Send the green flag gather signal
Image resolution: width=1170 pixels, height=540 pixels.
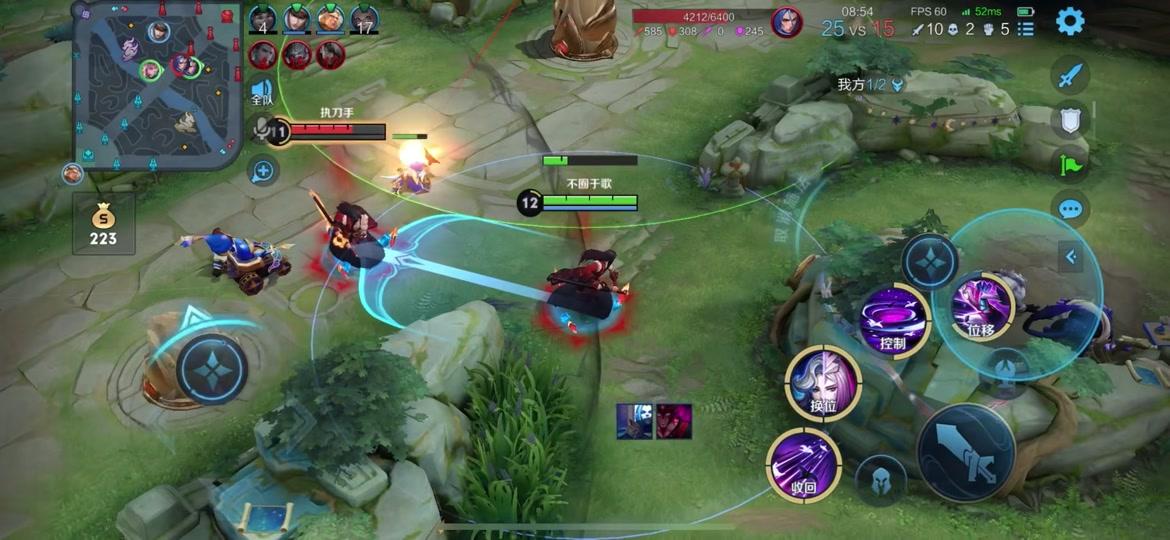pyautogui.click(x=1070, y=165)
